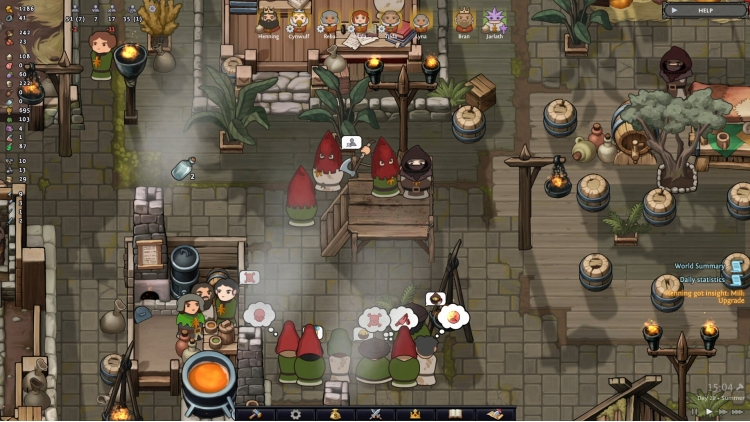Select Henning's portrait
This screenshot has width=750, height=422.
pos(268,18)
